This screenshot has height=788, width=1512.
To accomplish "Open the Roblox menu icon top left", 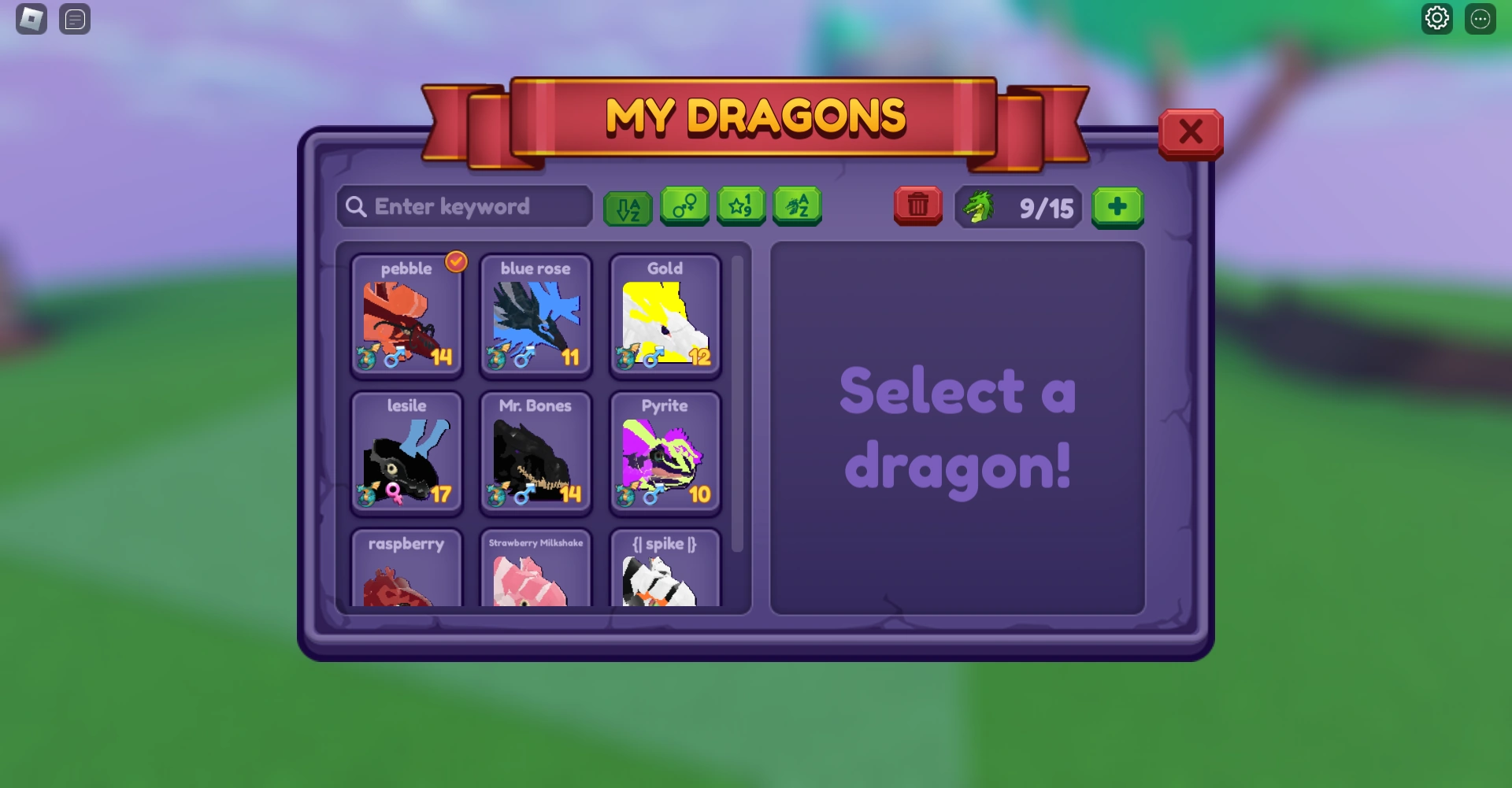I will click(30, 18).
